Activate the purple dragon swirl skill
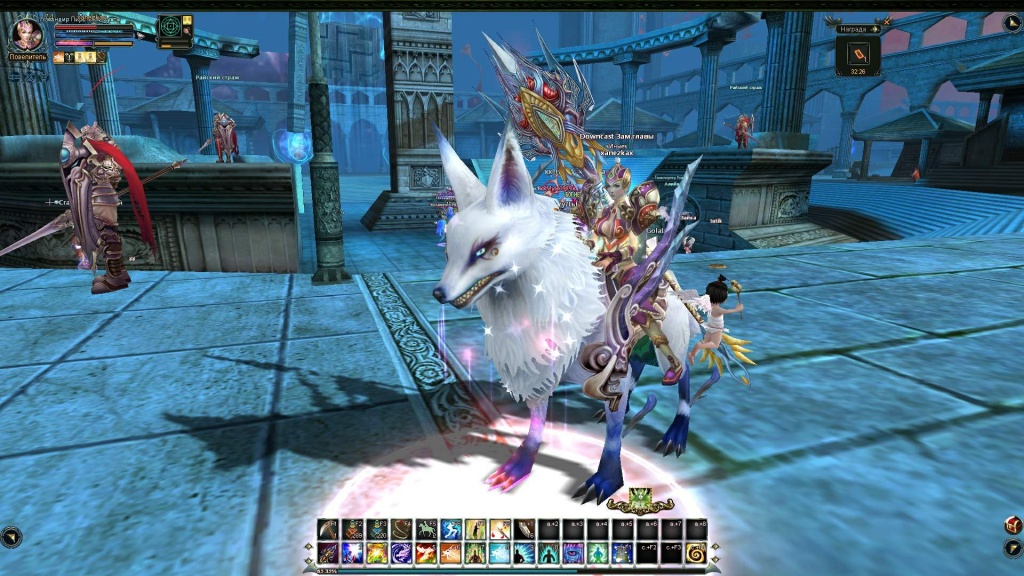The width and height of the screenshot is (1024, 576). 401,552
